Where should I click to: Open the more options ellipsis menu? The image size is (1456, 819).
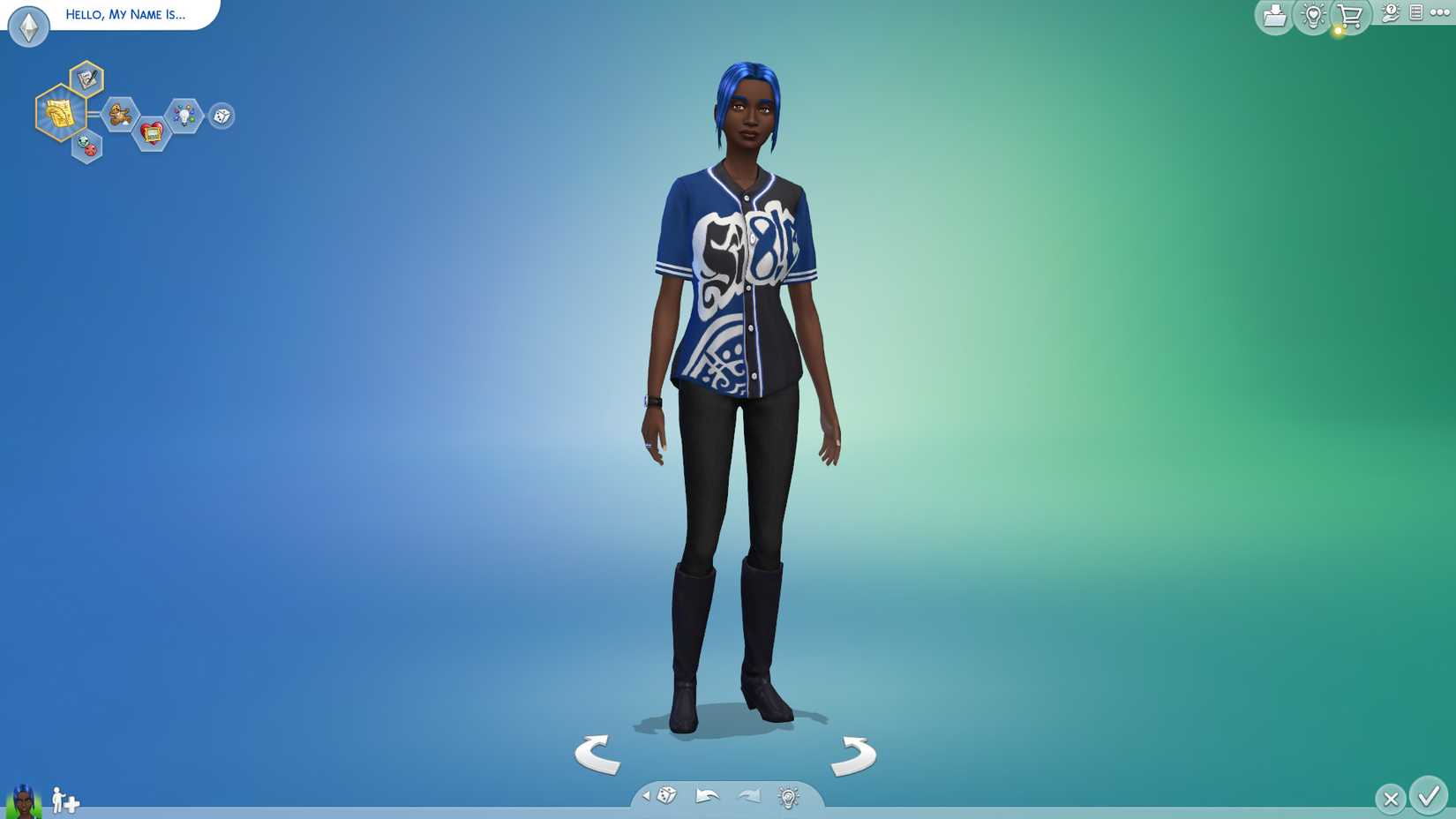(x=1440, y=13)
